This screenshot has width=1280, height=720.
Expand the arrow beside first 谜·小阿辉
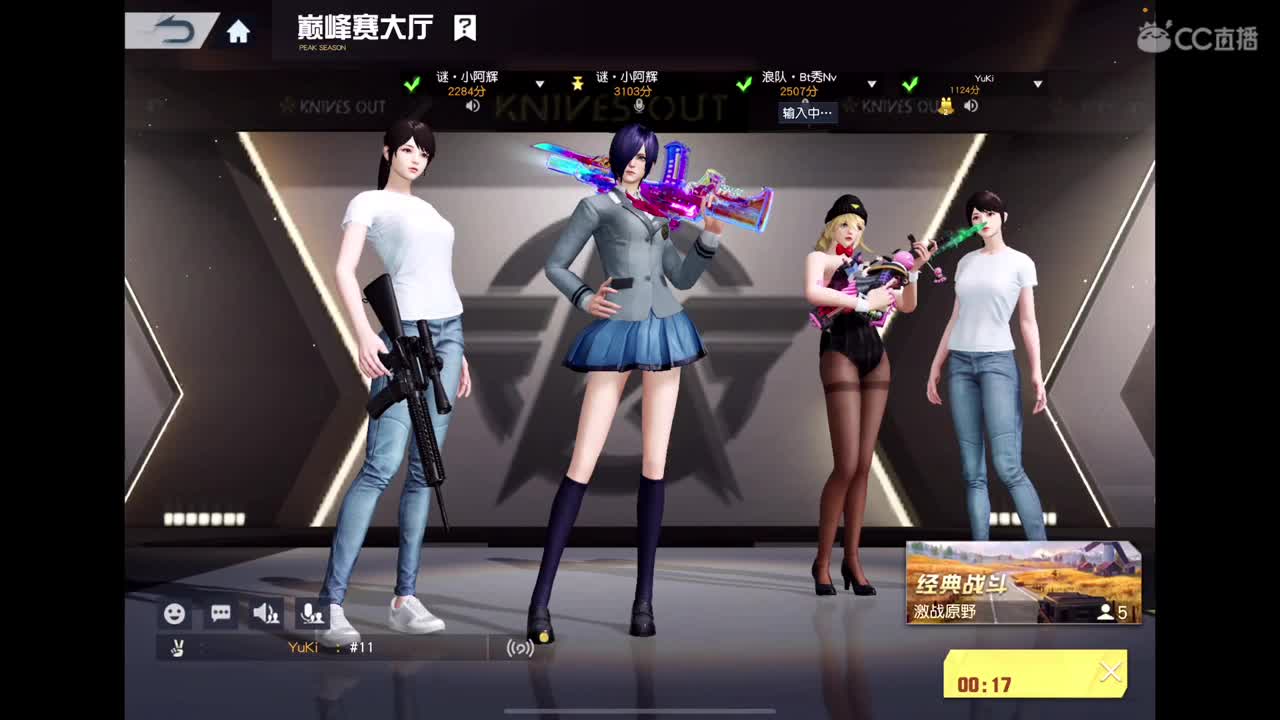(x=539, y=85)
